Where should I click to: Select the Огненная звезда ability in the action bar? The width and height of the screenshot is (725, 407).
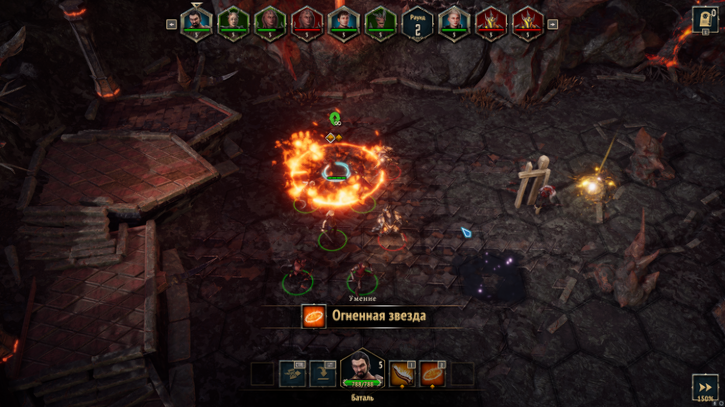tap(433, 373)
